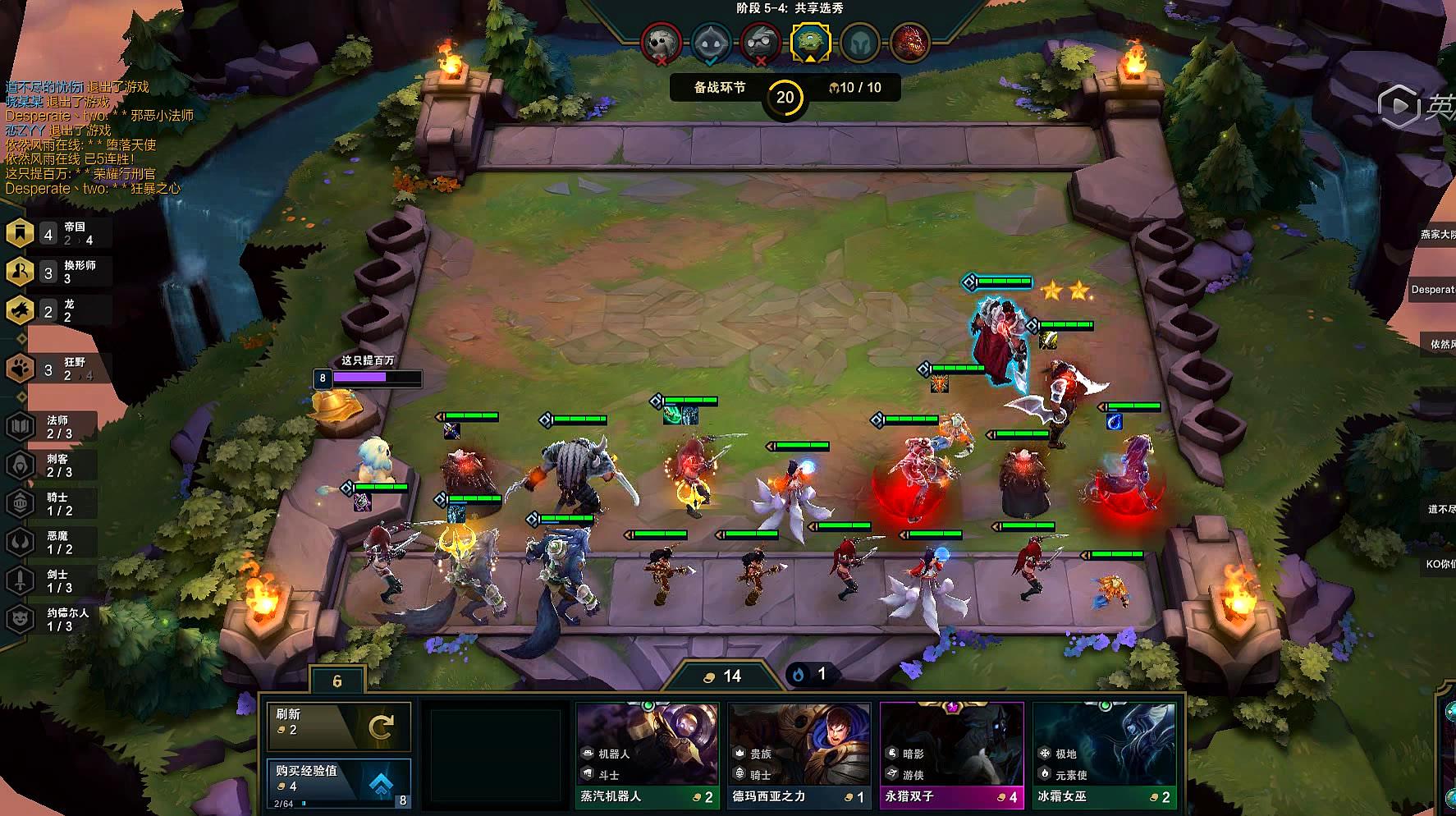Buy experience for 4 gold

tap(339, 784)
